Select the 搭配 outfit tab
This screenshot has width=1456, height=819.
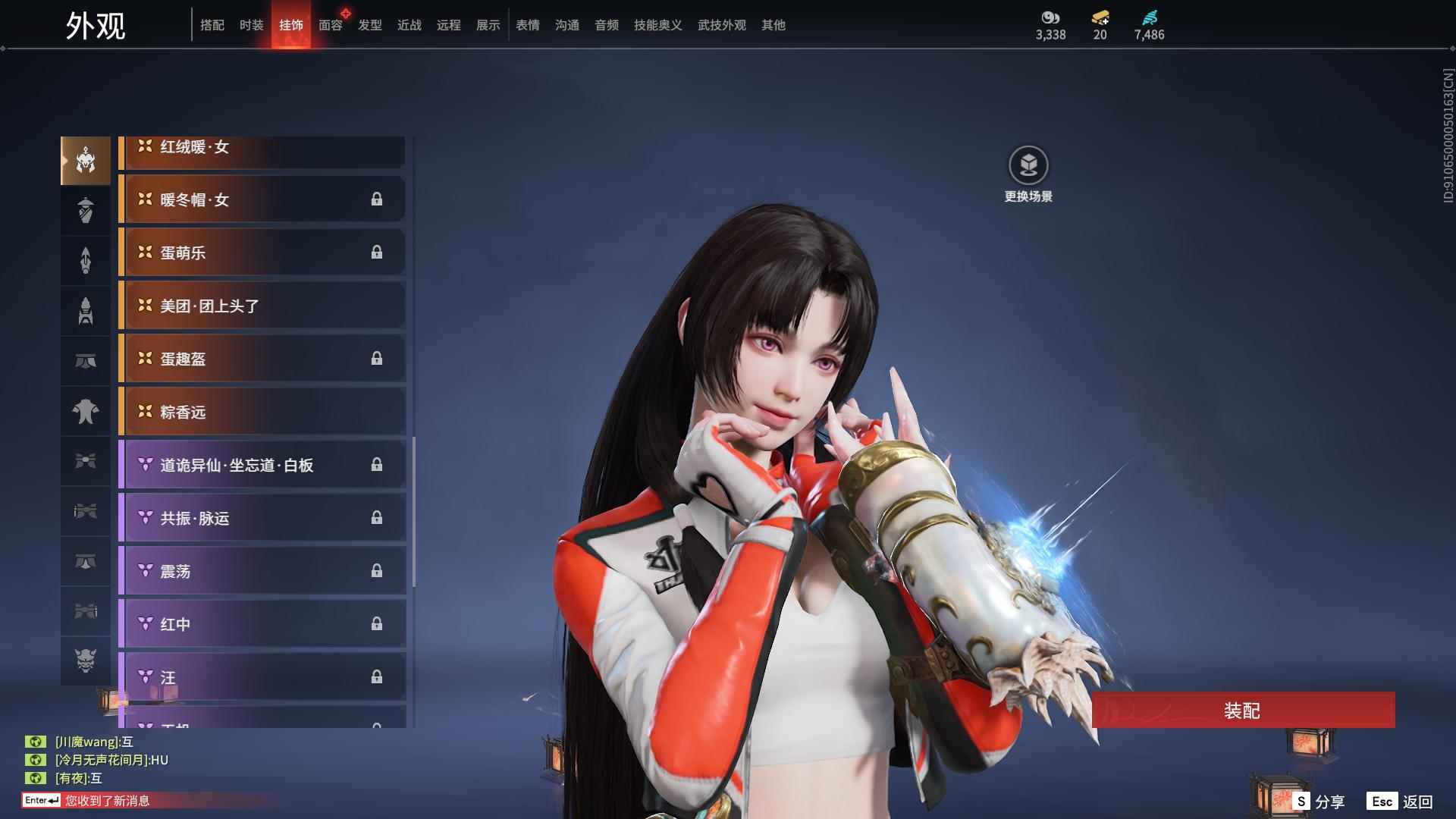pos(212,25)
